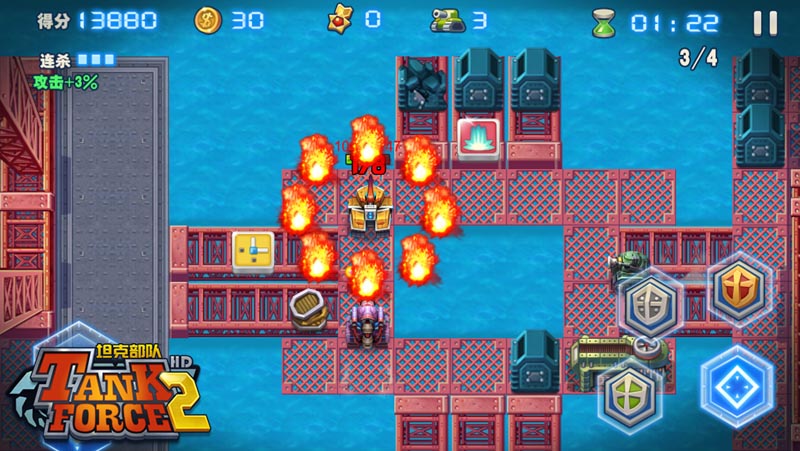Viewport: 800px width, 451px height.
Task: Tap the blue diamond fire button
Action: (738, 386)
